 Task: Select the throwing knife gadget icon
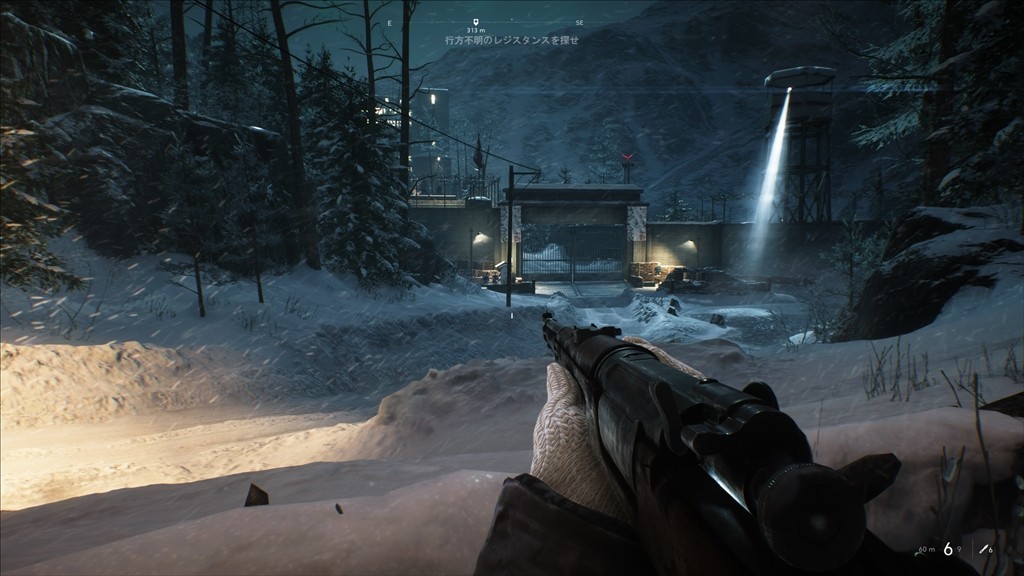click(x=984, y=550)
